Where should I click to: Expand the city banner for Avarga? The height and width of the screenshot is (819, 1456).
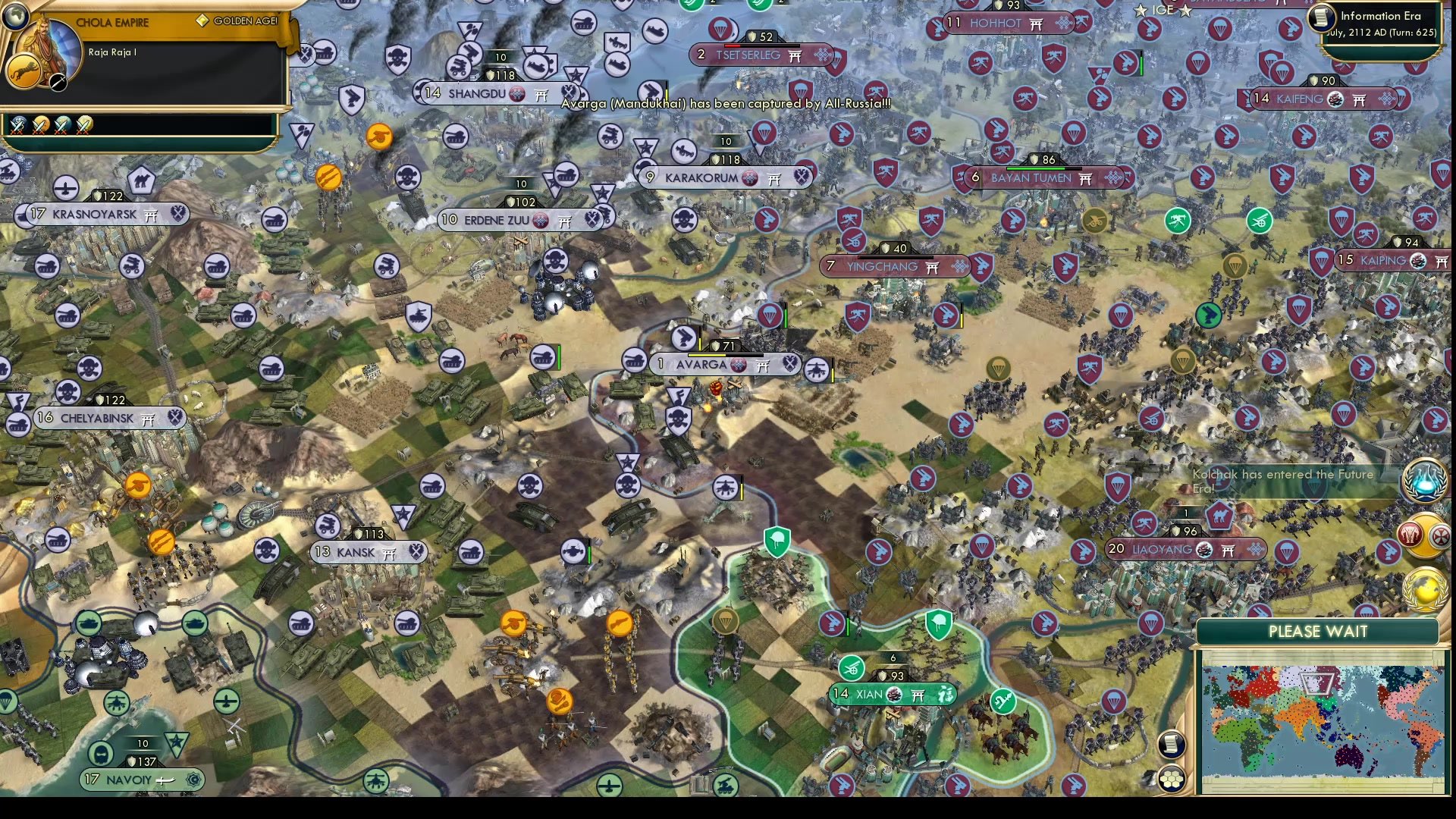coord(724,365)
